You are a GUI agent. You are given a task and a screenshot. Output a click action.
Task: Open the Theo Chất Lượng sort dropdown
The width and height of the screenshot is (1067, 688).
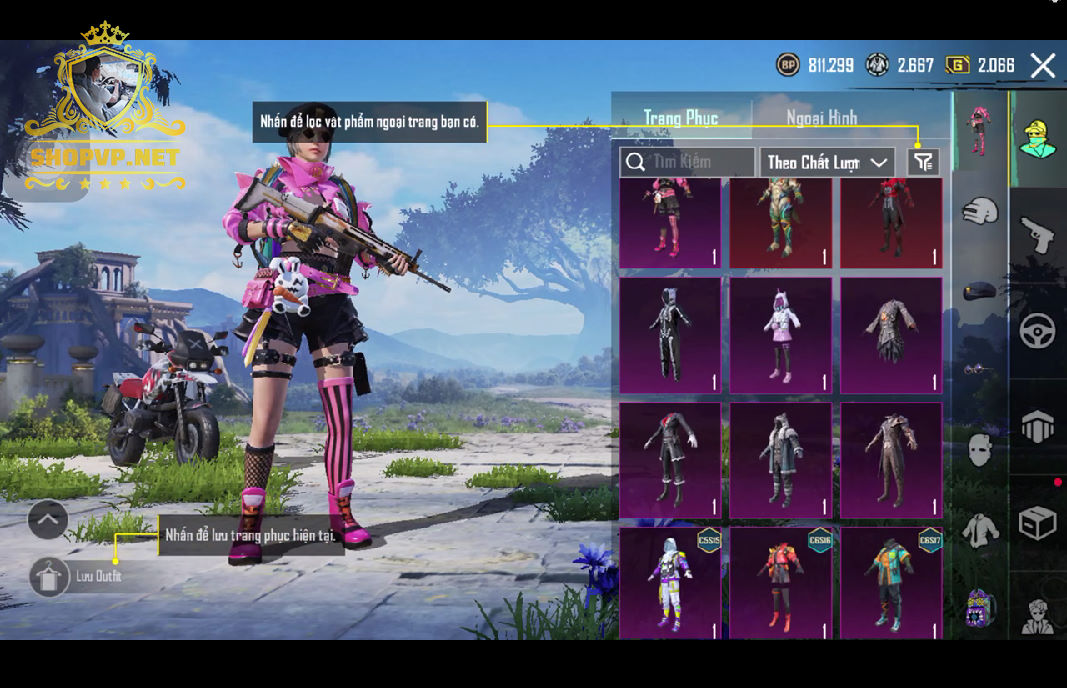click(x=827, y=162)
